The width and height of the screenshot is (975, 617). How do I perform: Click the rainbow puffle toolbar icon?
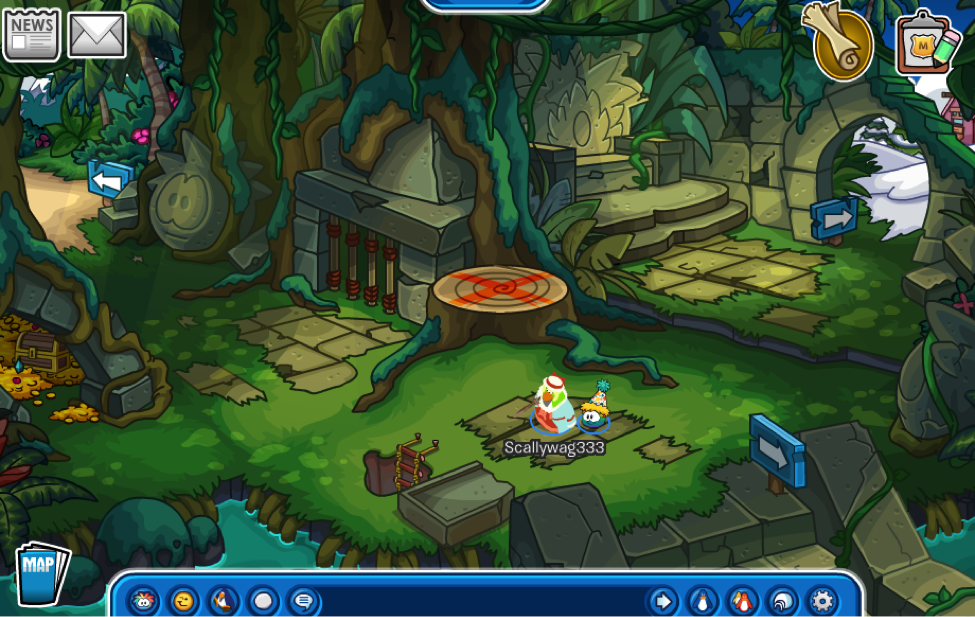[x=143, y=601]
